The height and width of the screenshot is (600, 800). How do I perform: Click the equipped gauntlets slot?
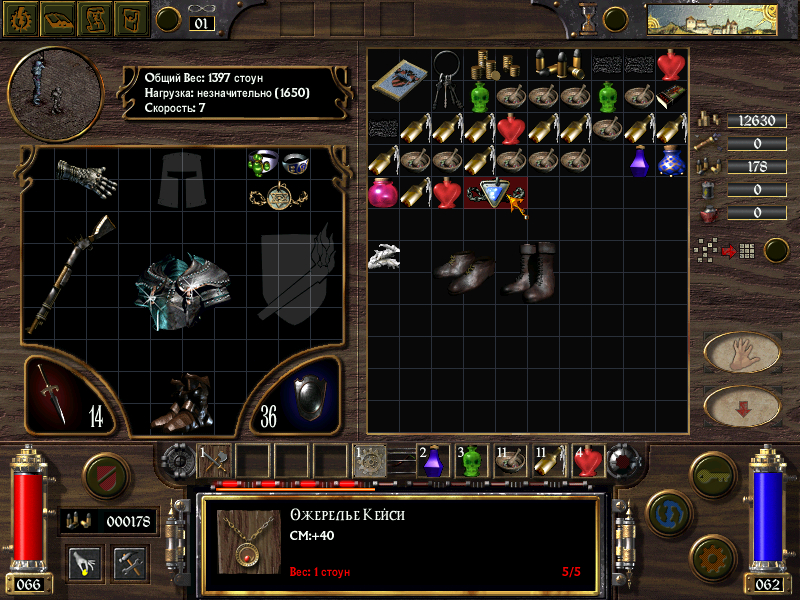[x=86, y=178]
